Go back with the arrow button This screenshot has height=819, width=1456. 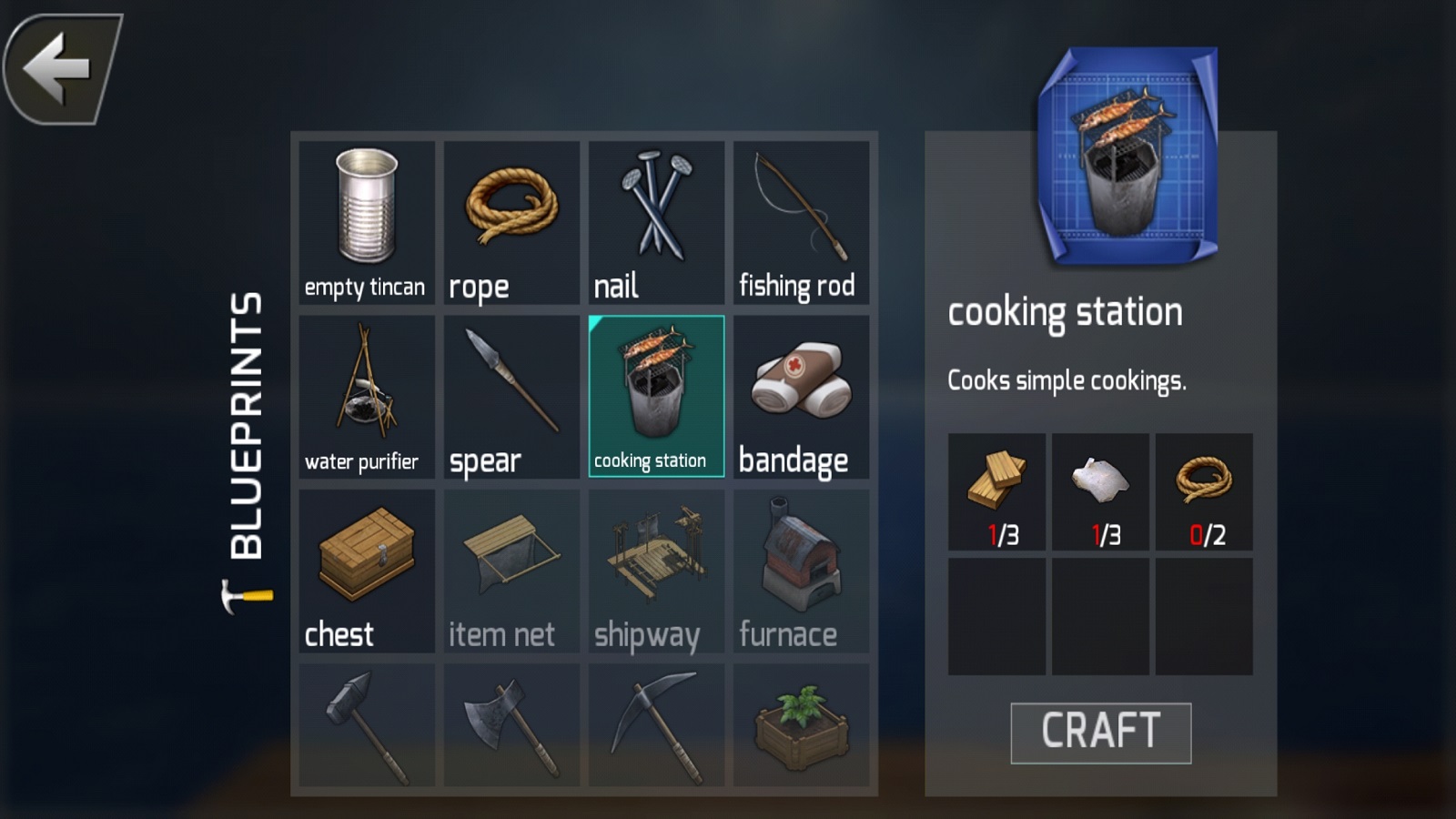pyautogui.click(x=62, y=68)
